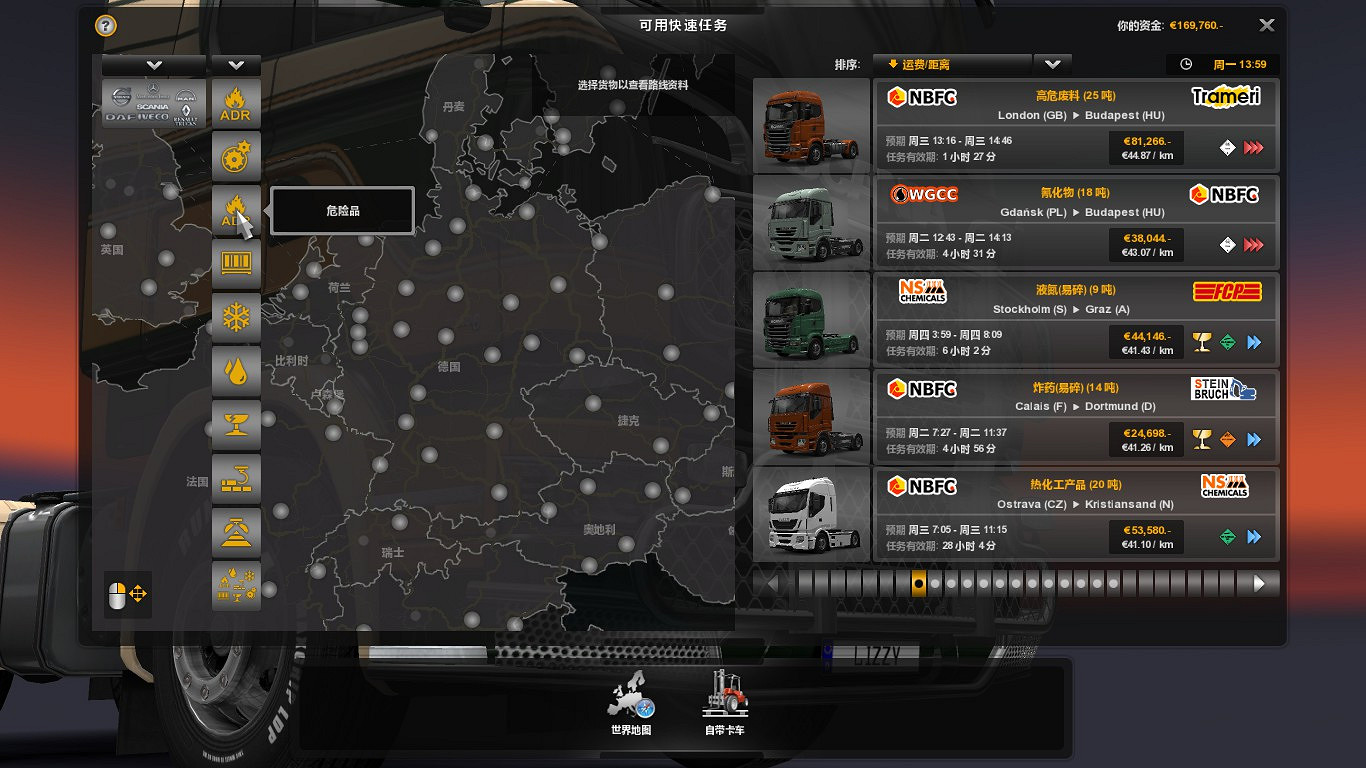The width and height of the screenshot is (1366, 768).
Task: Click the highlighted page dot on the pager
Action: (917, 583)
